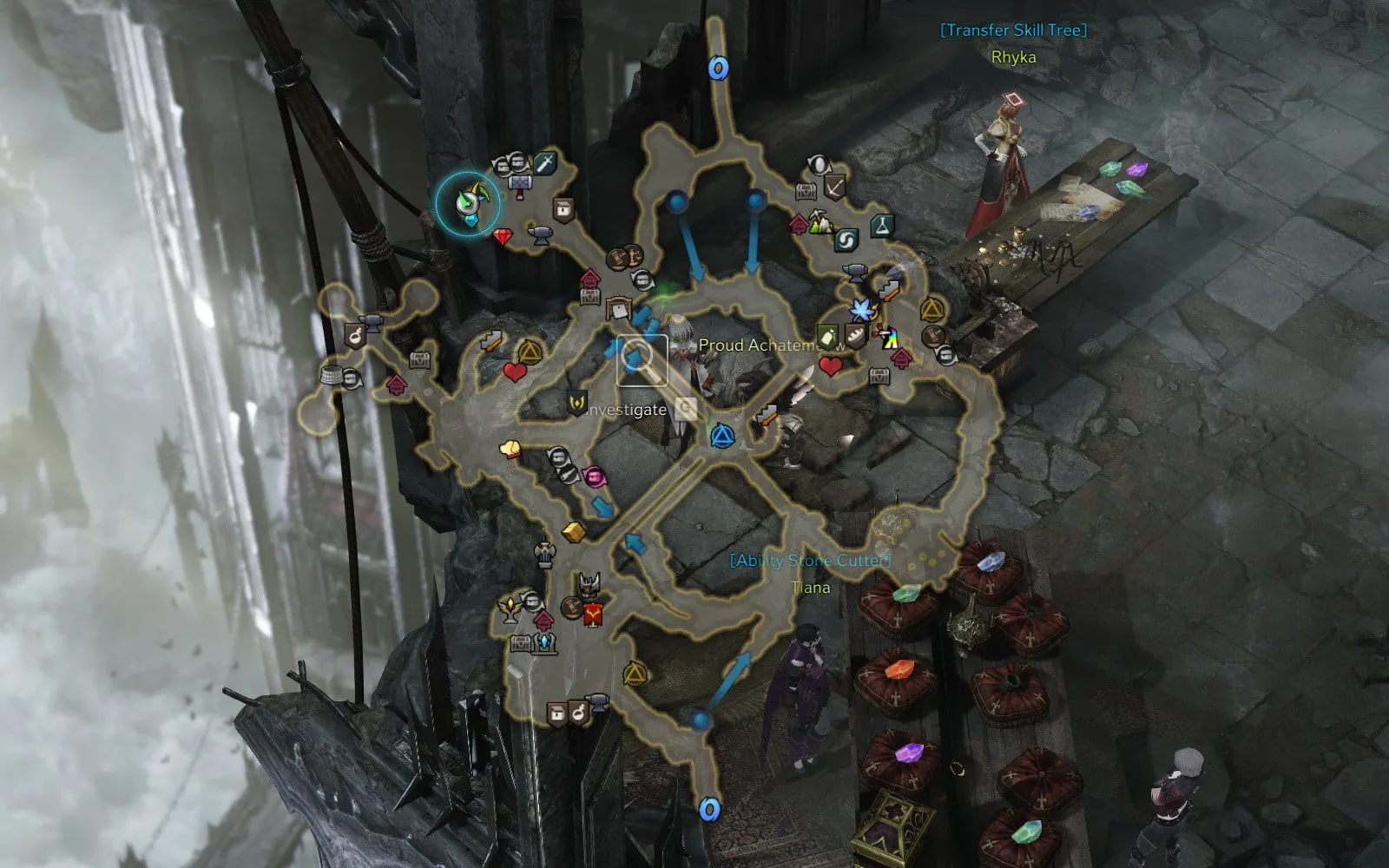The image size is (1389, 868).
Task: Click the green pouch map marker
Action: pyautogui.click(x=826, y=336)
